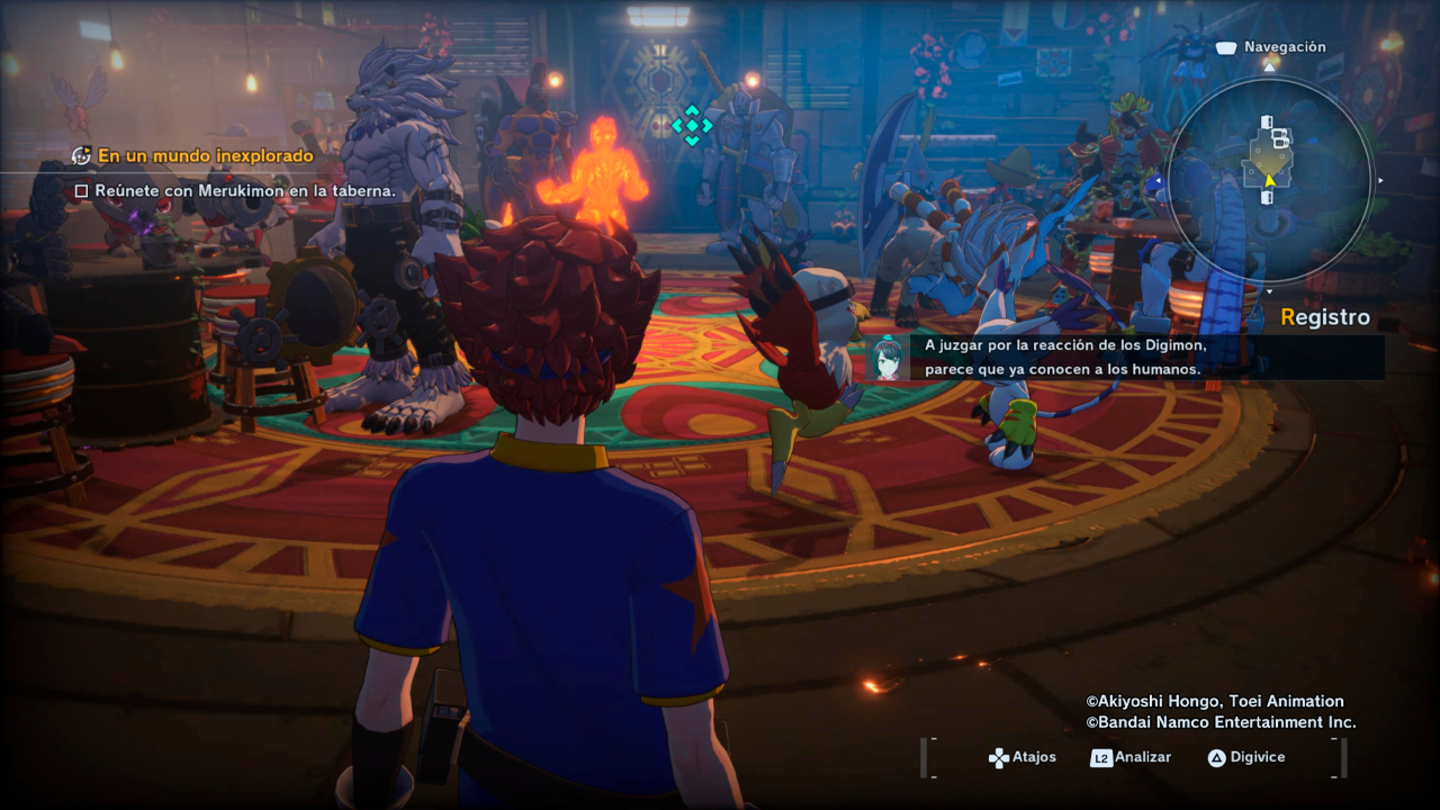Open the Registro dialogue log

1325,318
